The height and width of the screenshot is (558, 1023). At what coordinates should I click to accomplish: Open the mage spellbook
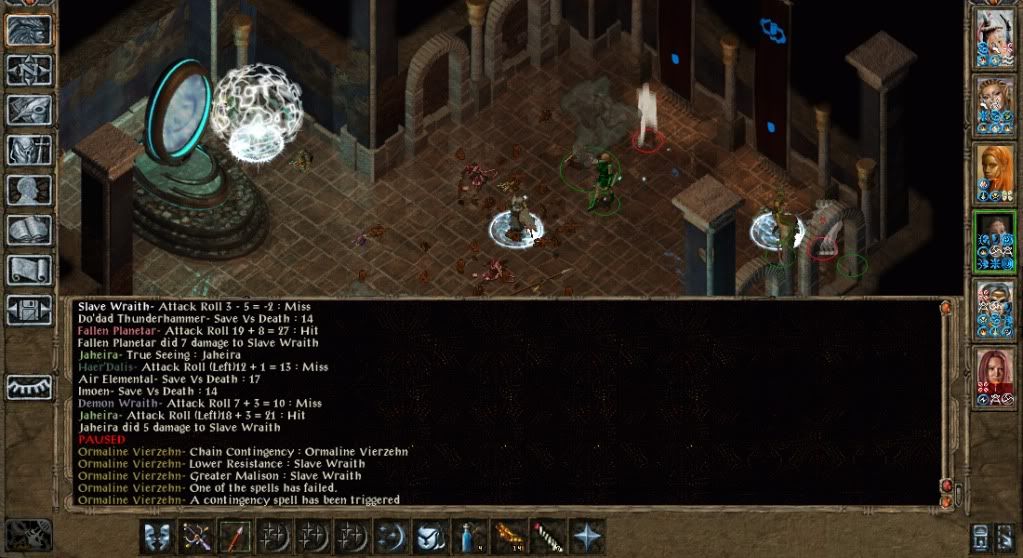click(x=29, y=230)
